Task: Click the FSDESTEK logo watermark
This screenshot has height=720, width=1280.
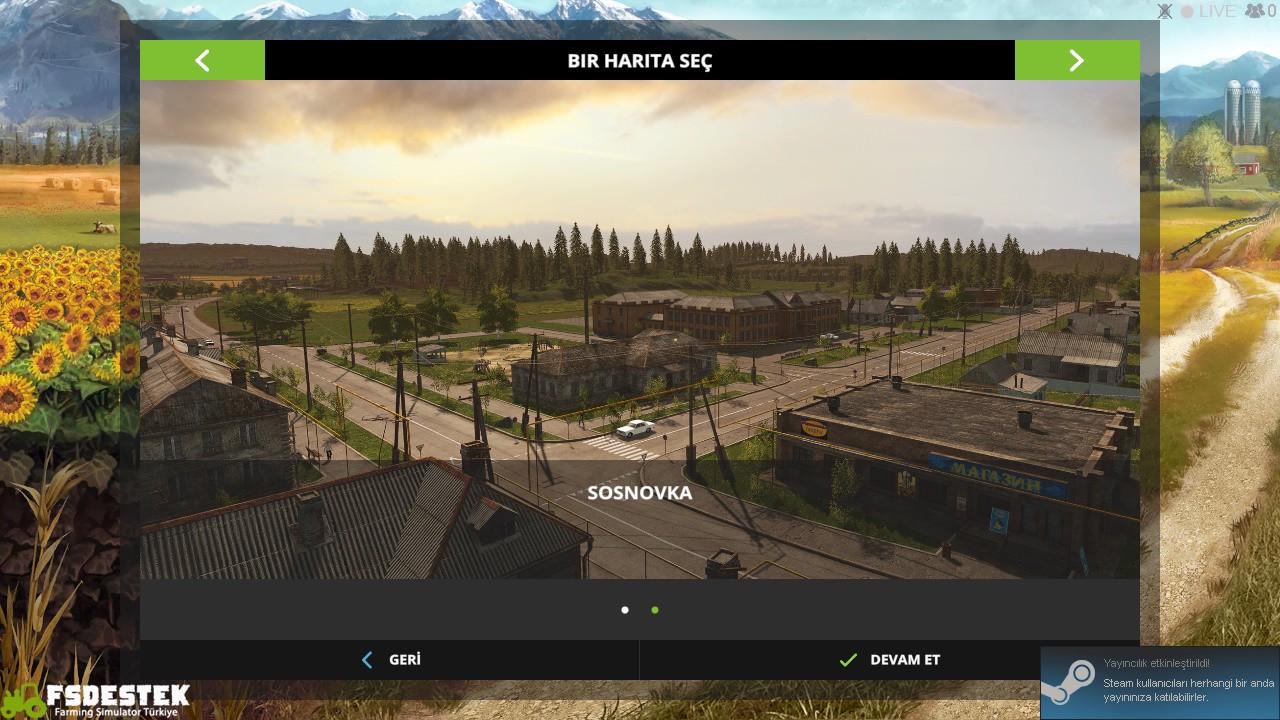Action: pyautogui.click(x=108, y=697)
